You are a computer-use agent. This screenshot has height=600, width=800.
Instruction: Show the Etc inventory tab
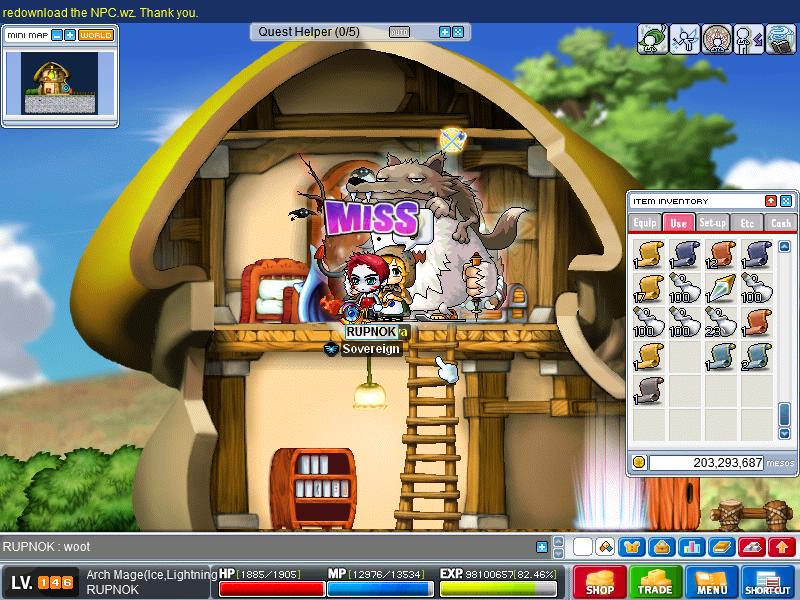pos(747,223)
